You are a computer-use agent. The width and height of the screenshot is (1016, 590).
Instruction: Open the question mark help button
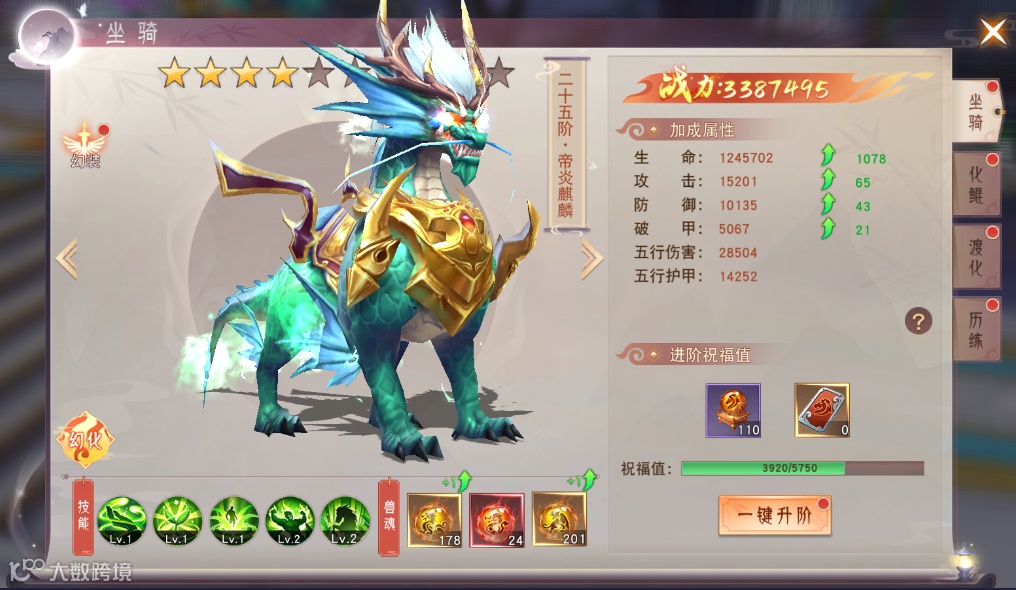point(918,321)
